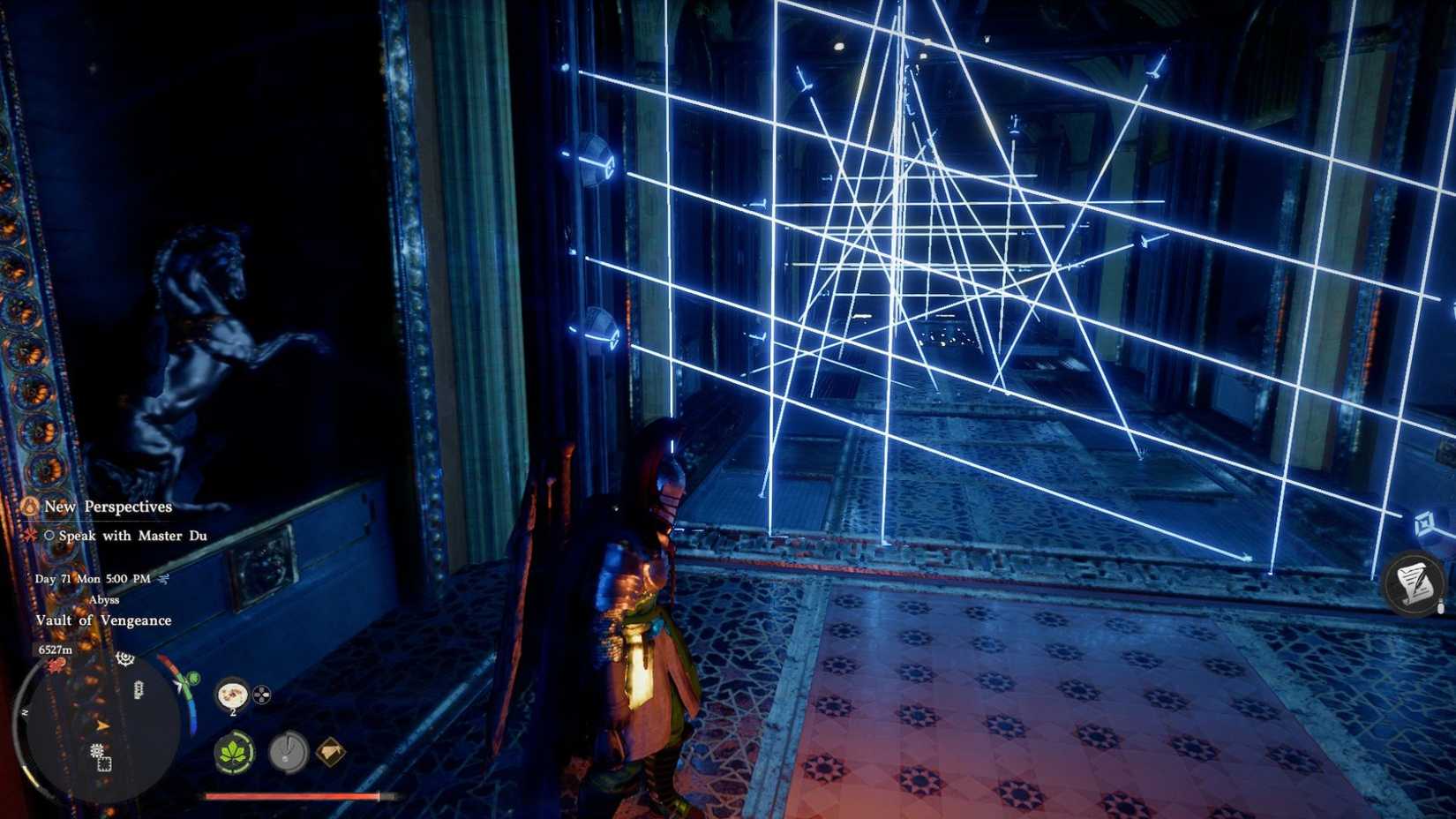Click the red skull marker on the minimap
Viewport: 1456px width, 819px height.
[56, 665]
